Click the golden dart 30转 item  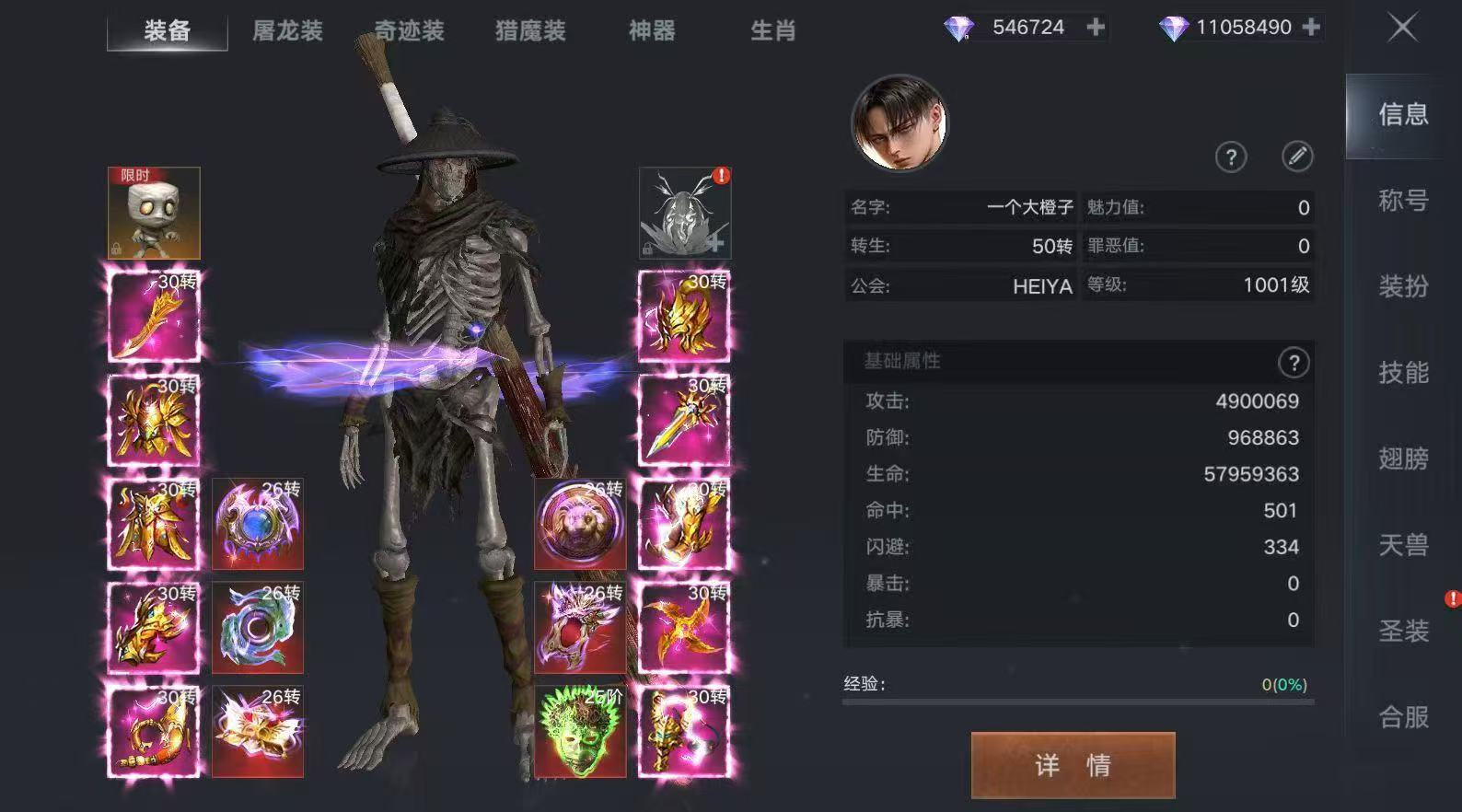pyautogui.click(x=683, y=626)
